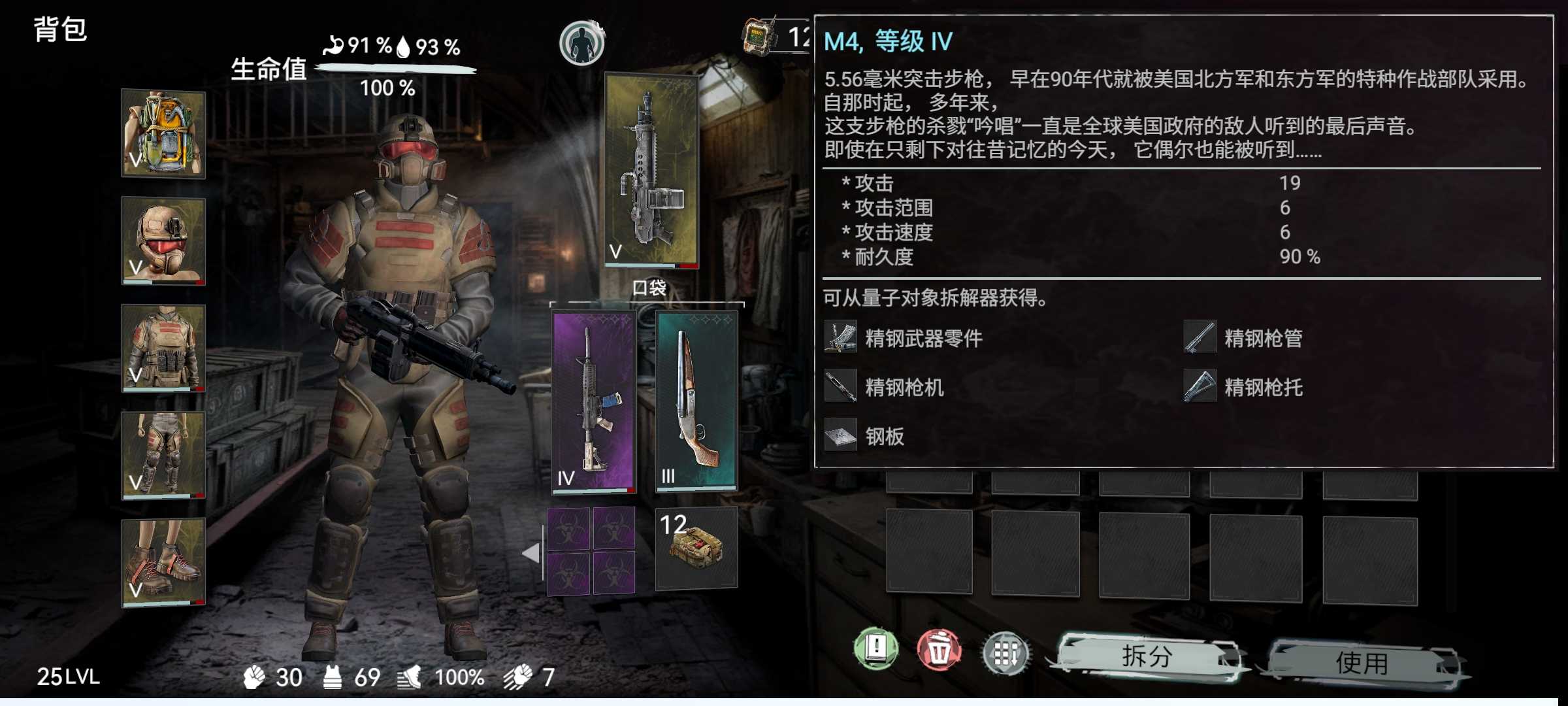
Task: Click the left arrow beside the biohazard slots
Action: pyautogui.click(x=532, y=553)
